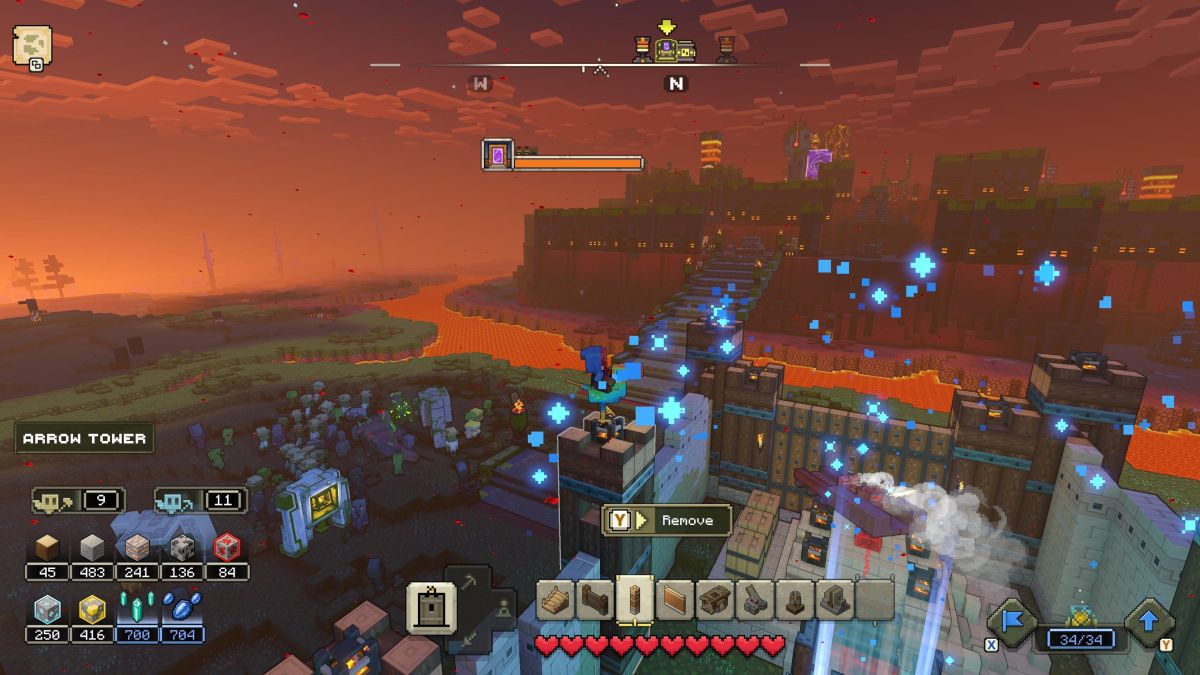The width and height of the screenshot is (1200, 675).
Task: Click the blue up-arrow command diamond
Action: pyautogui.click(x=1149, y=622)
